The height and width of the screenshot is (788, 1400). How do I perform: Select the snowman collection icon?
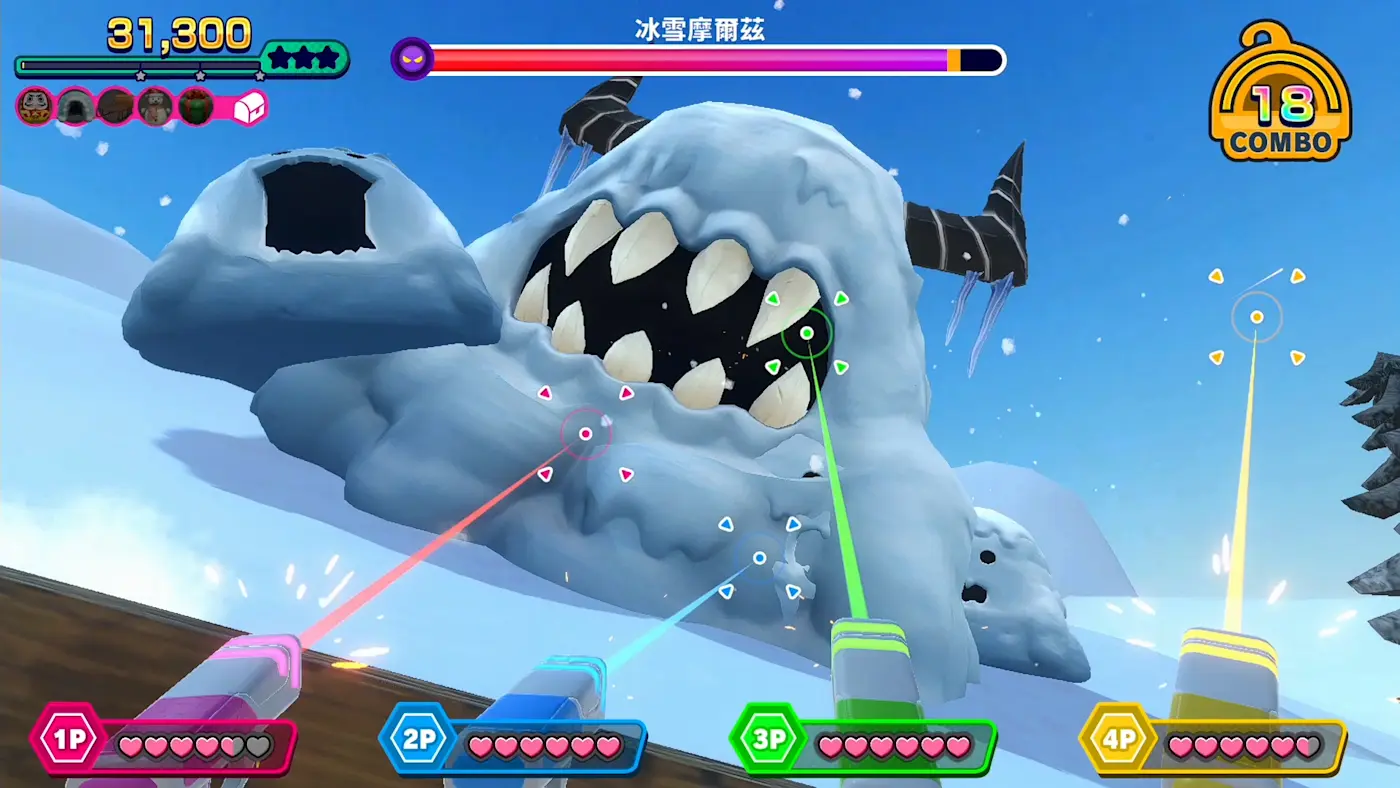pos(155,106)
